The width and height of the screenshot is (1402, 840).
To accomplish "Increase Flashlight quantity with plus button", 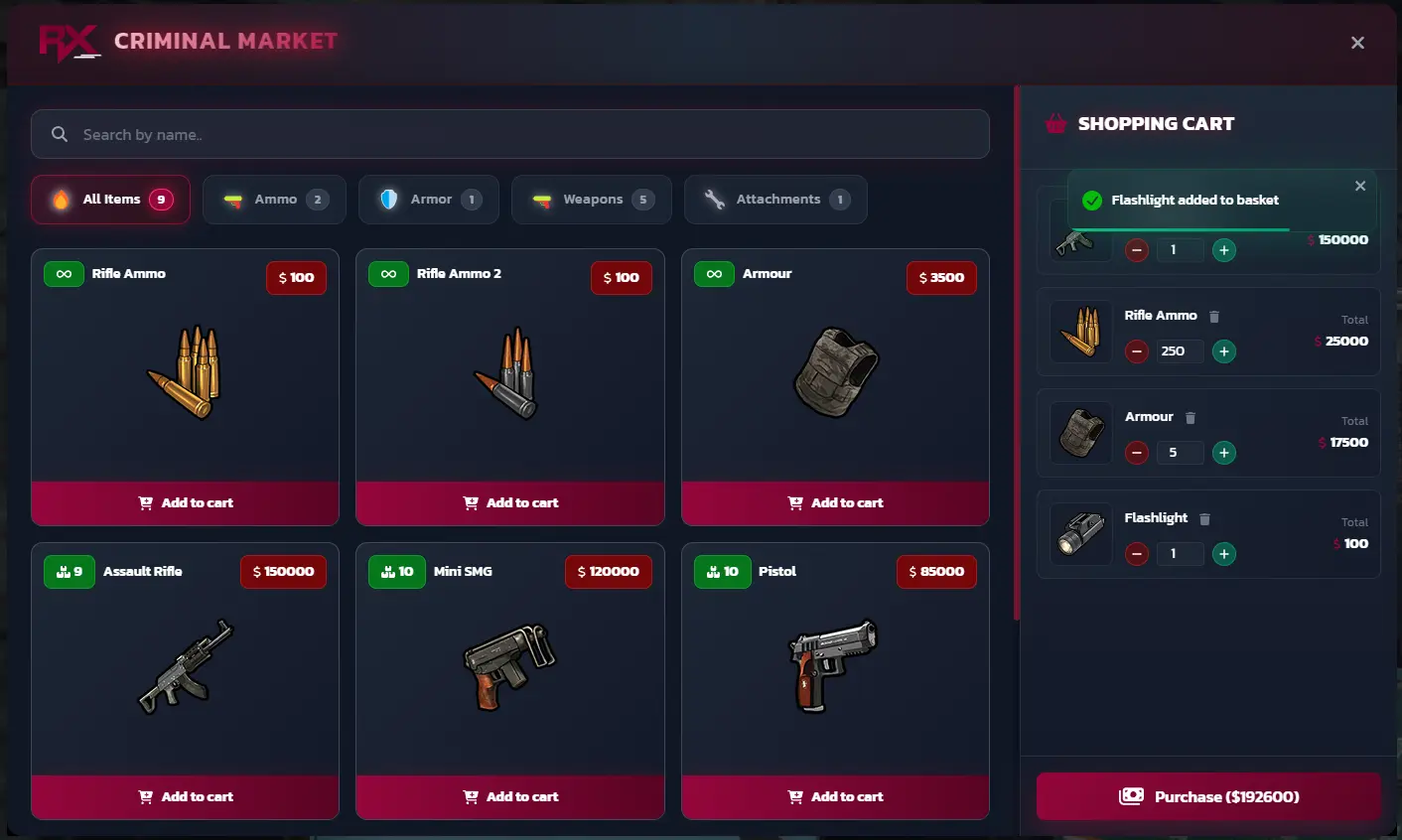I will pyautogui.click(x=1223, y=553).
